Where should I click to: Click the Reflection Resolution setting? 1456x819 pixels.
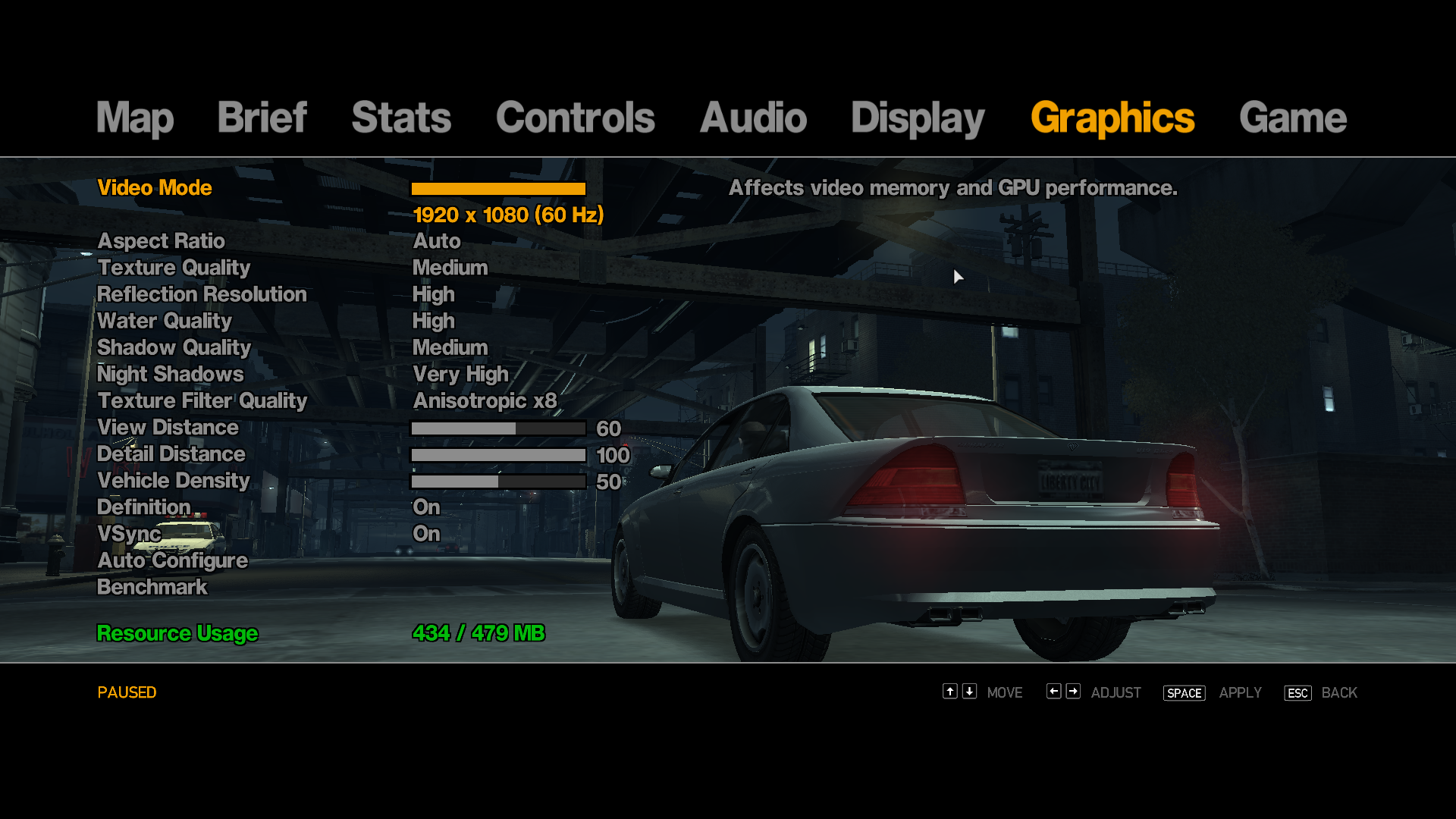[x=202, y=294]
